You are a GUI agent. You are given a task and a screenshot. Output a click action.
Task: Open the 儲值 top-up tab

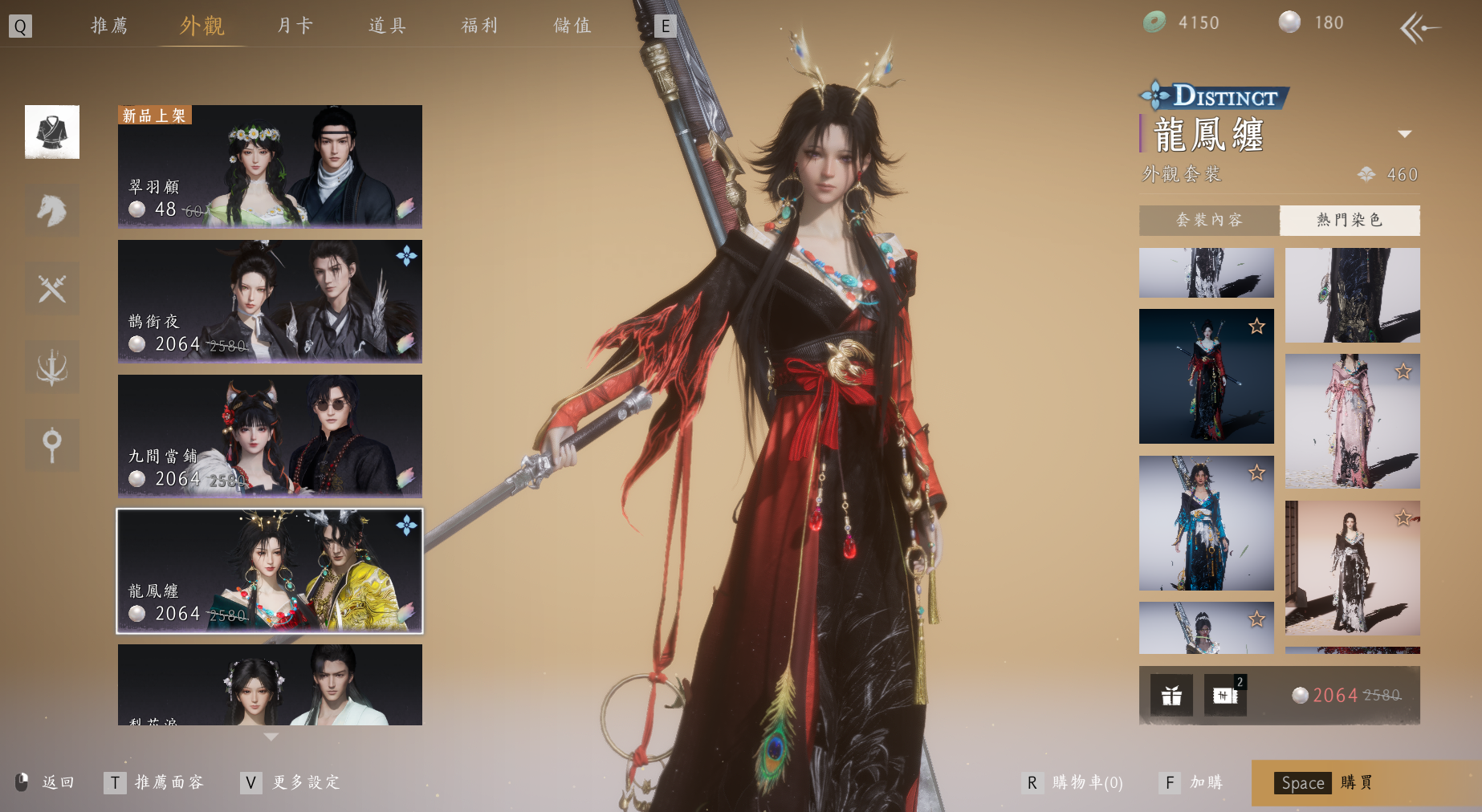[572, 26]
